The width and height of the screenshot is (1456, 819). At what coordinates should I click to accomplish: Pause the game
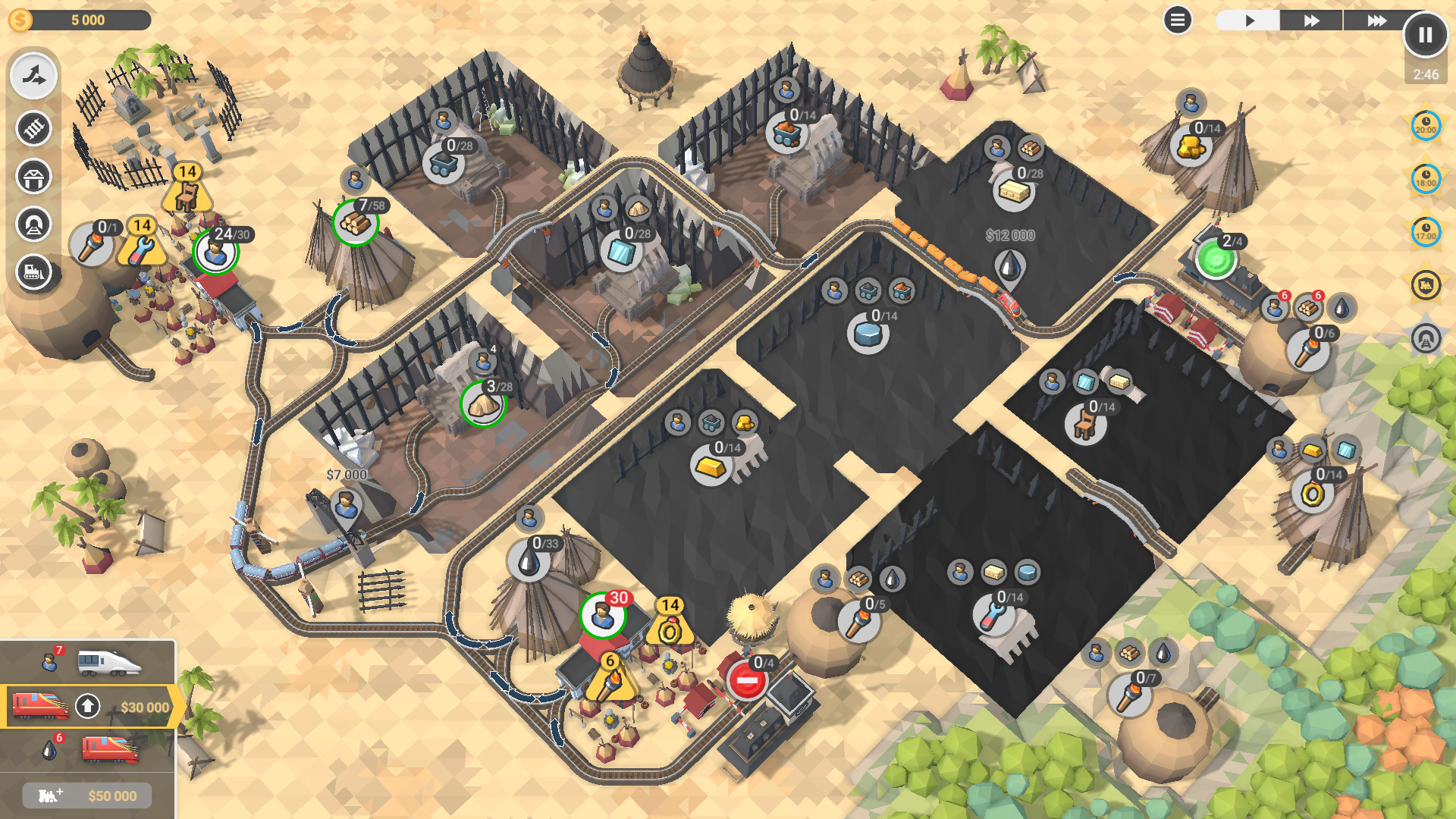(1425, 35)
